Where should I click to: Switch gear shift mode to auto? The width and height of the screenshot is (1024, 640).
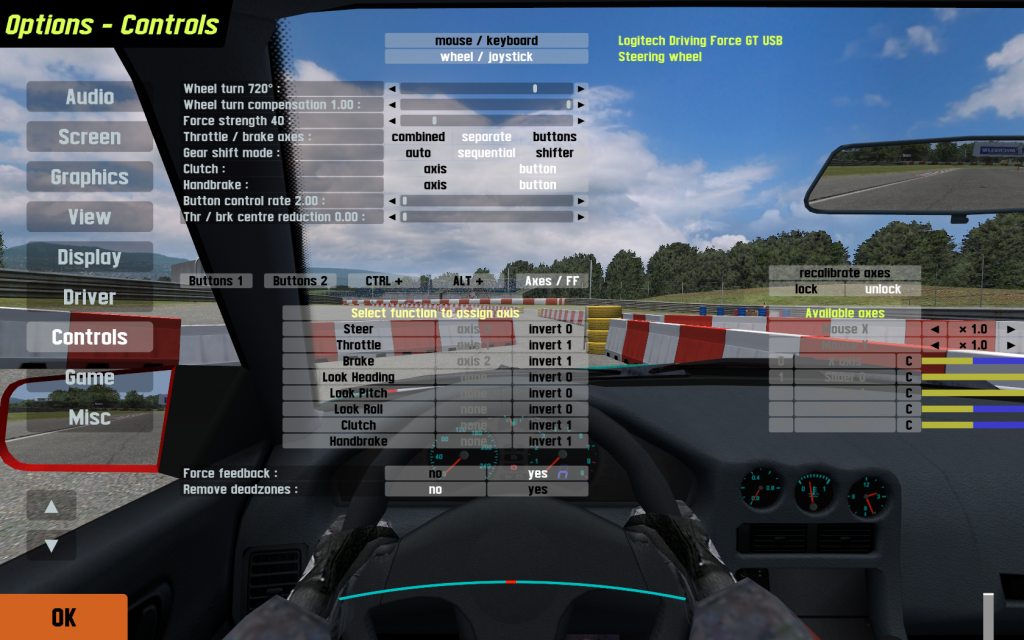[418, 153]
